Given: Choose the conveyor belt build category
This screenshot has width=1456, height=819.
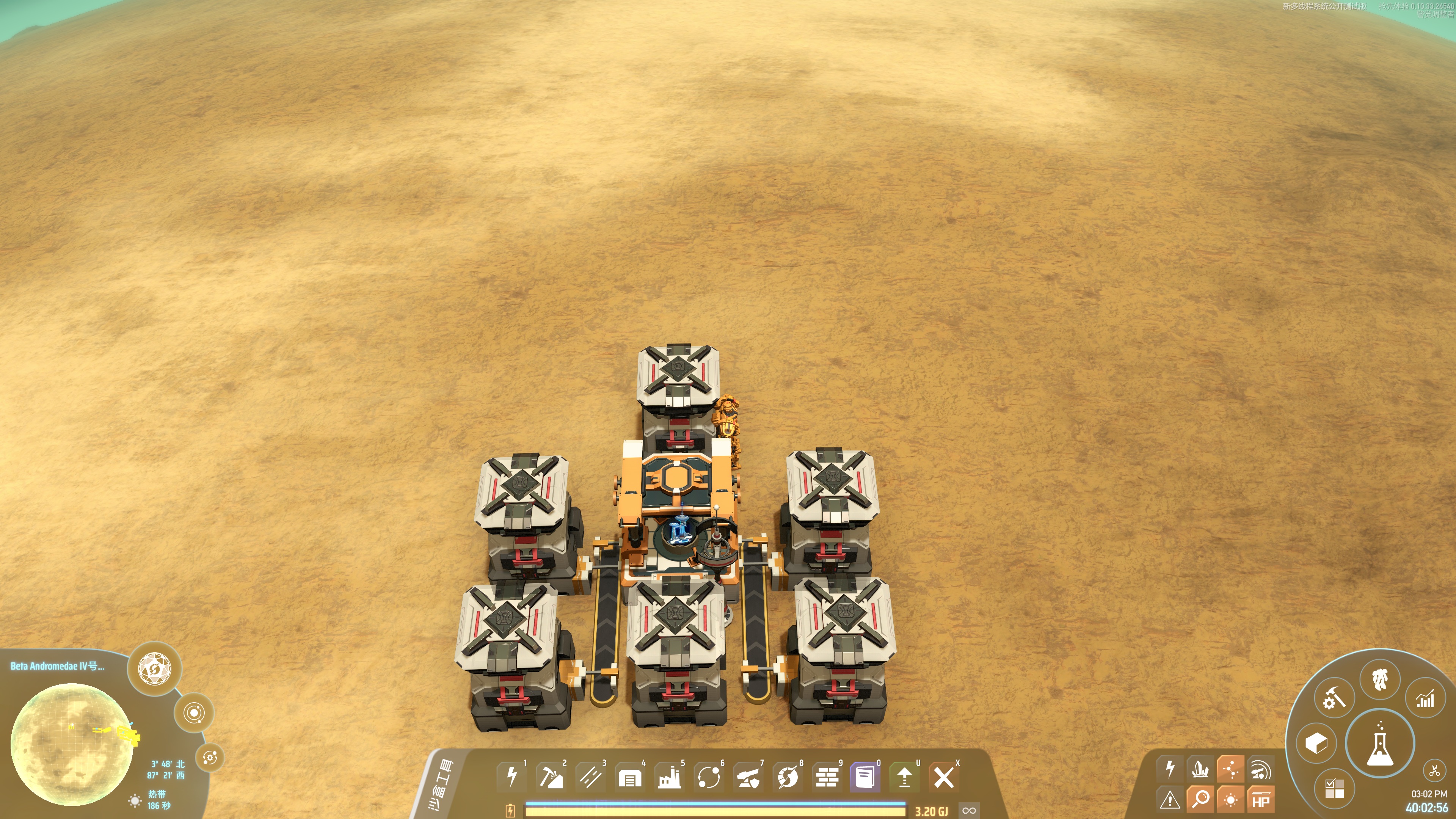Looking at the screenshot, I should tap(590, 777).
